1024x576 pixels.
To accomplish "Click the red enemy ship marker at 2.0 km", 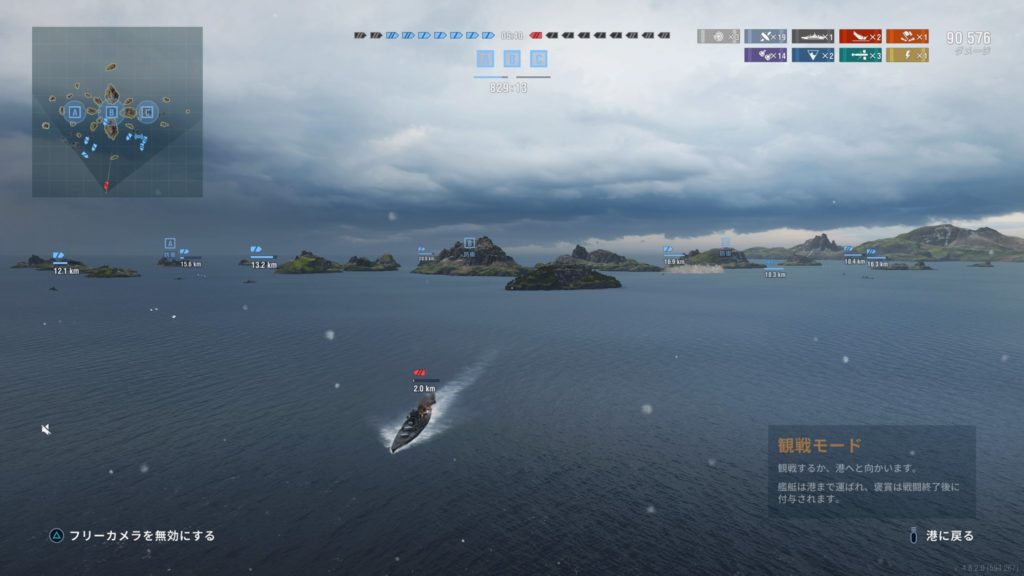I will (x=422, y=375).
